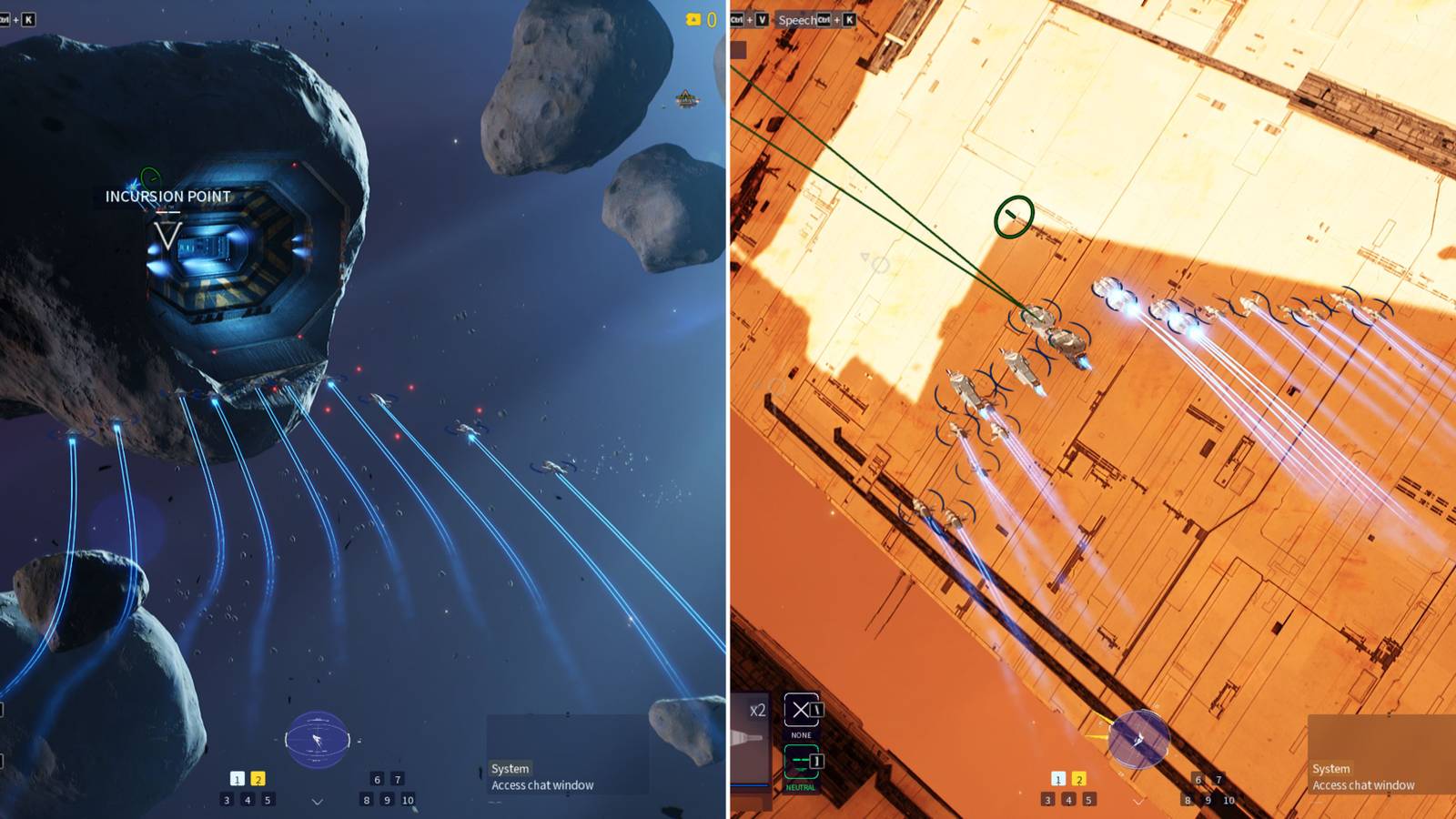The image size is (1456, 819).
Task: Click the NEUTRAL stance icon
Action: click(802, 761)
